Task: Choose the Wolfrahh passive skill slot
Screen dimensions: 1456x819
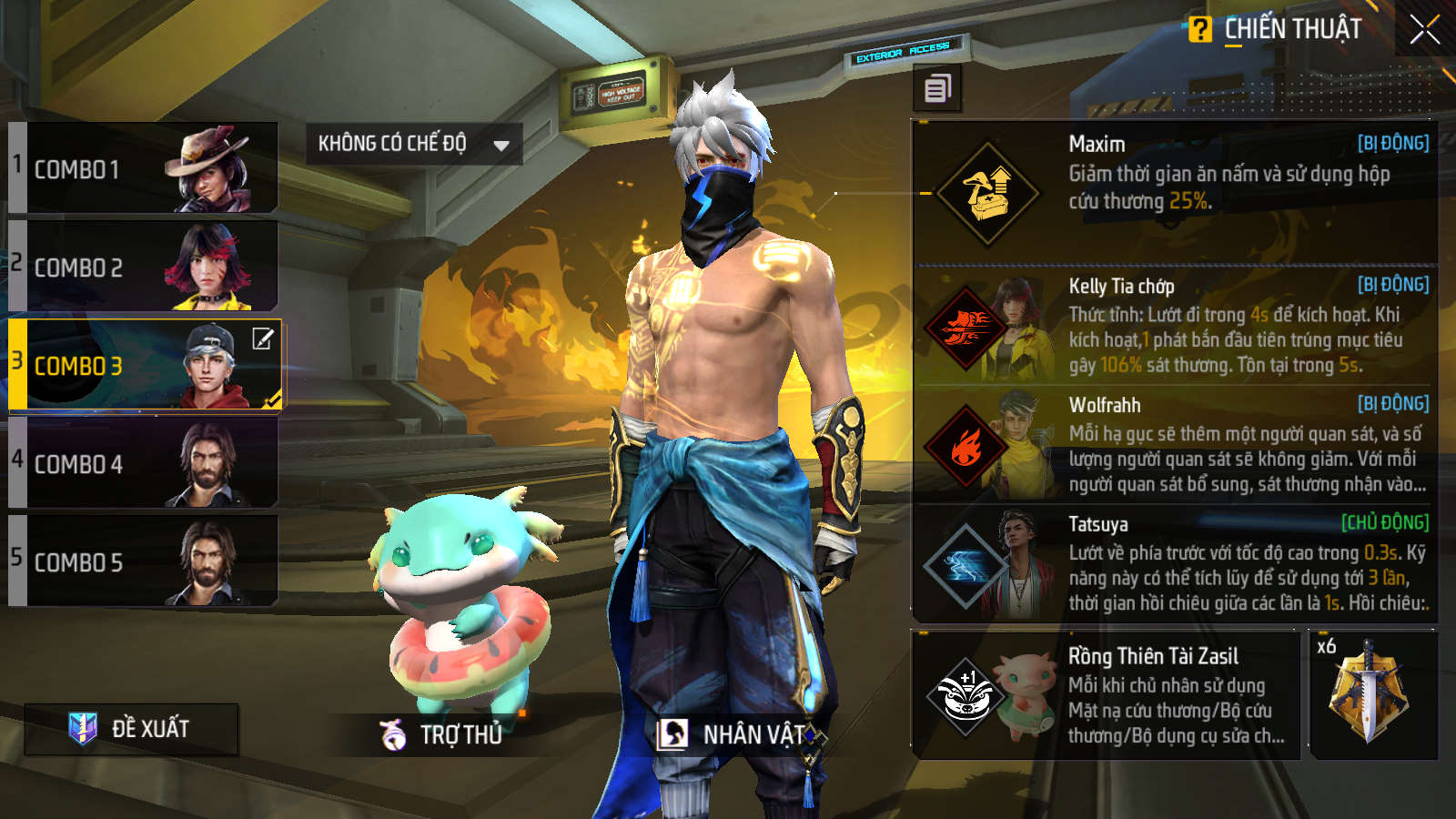Action: [x=1174, y=445]
